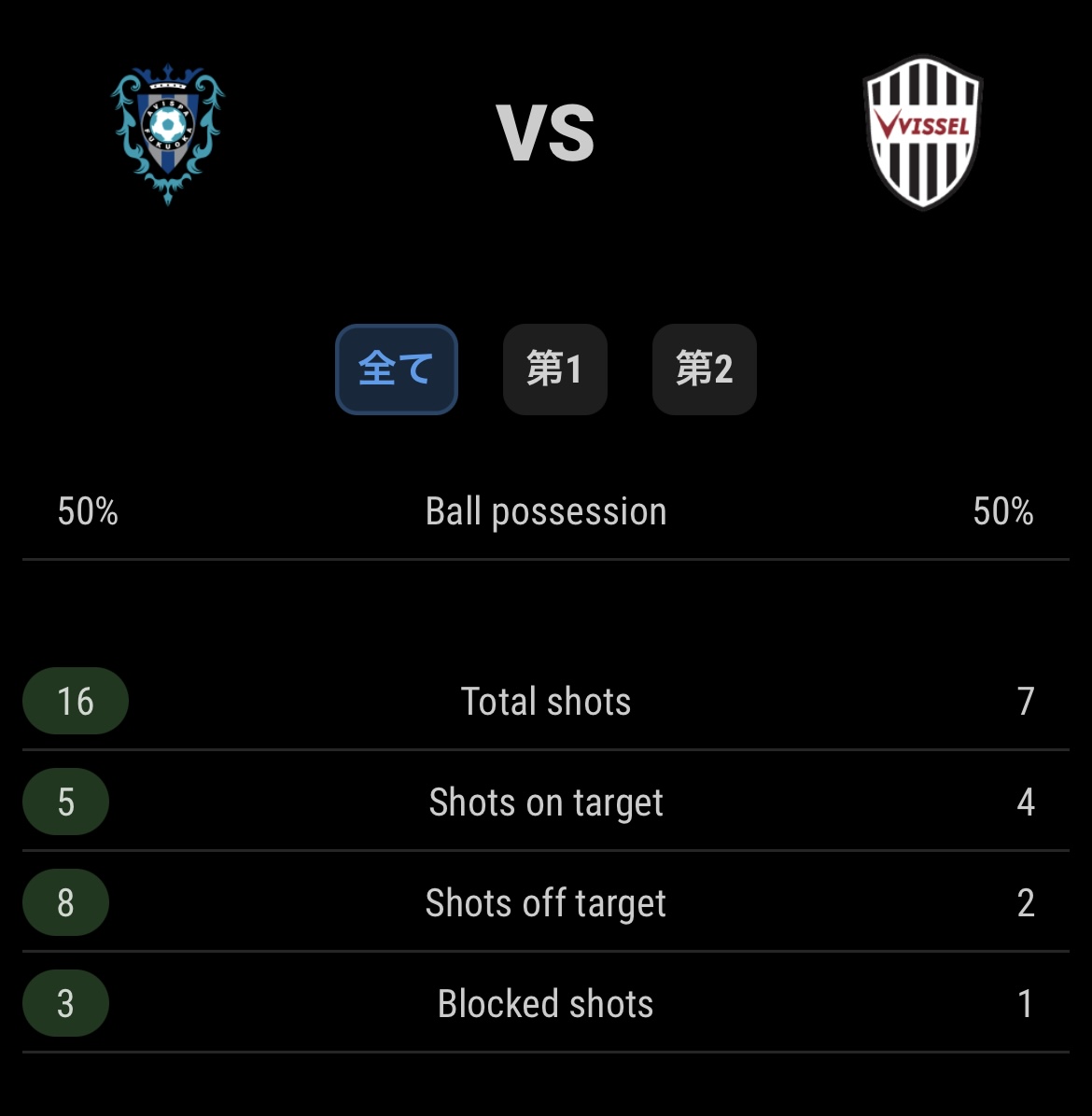Switch to the 第2 second-half tab
Screen dimensions: 1092x1116
click(704, 369)
